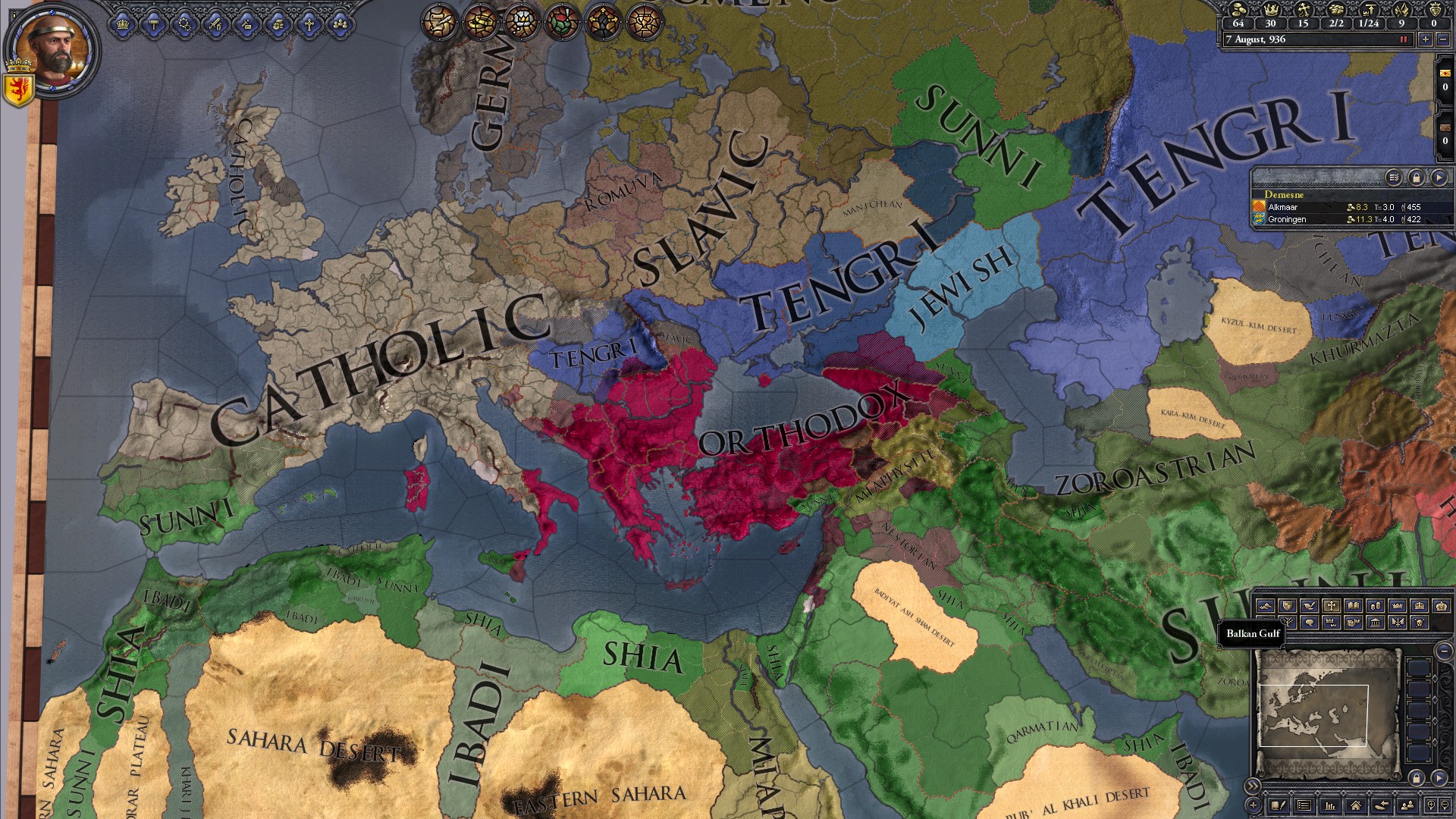
Task: Toggle the outliner filter list icon
Action: (x=1394, y=177)
